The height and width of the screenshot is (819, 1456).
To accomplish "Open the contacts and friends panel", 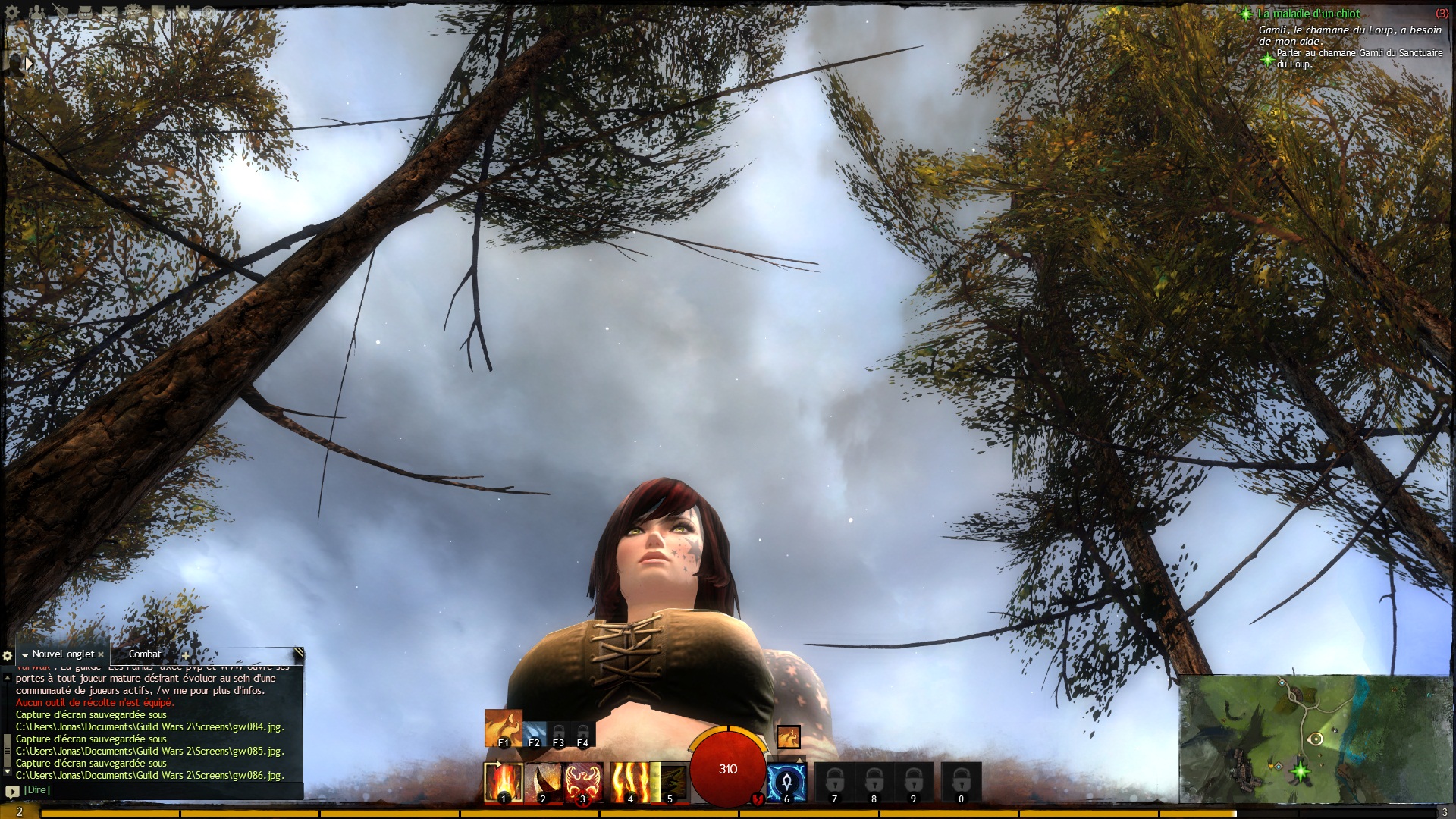I will 36,12.
